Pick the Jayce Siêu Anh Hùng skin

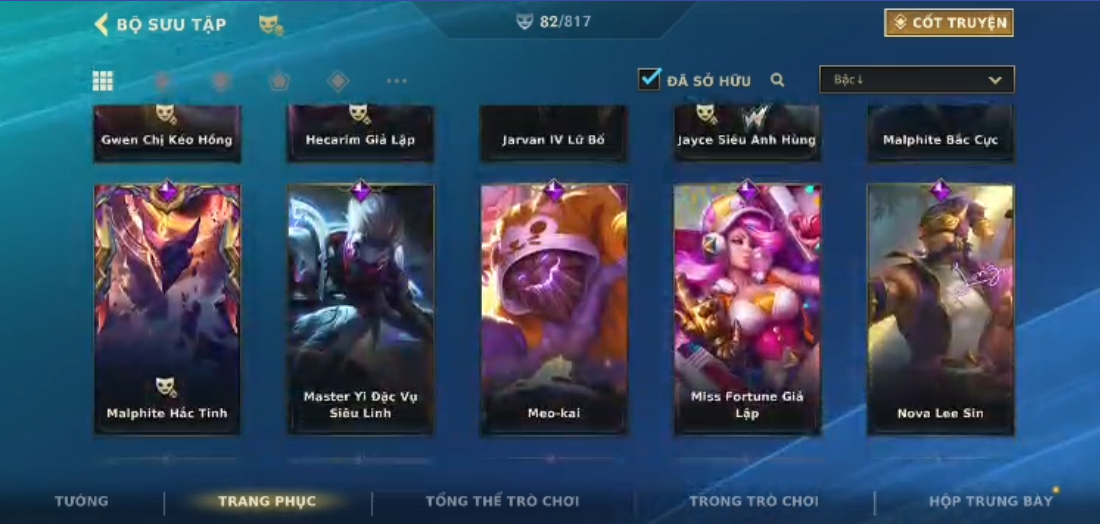(x=747, y=133)
